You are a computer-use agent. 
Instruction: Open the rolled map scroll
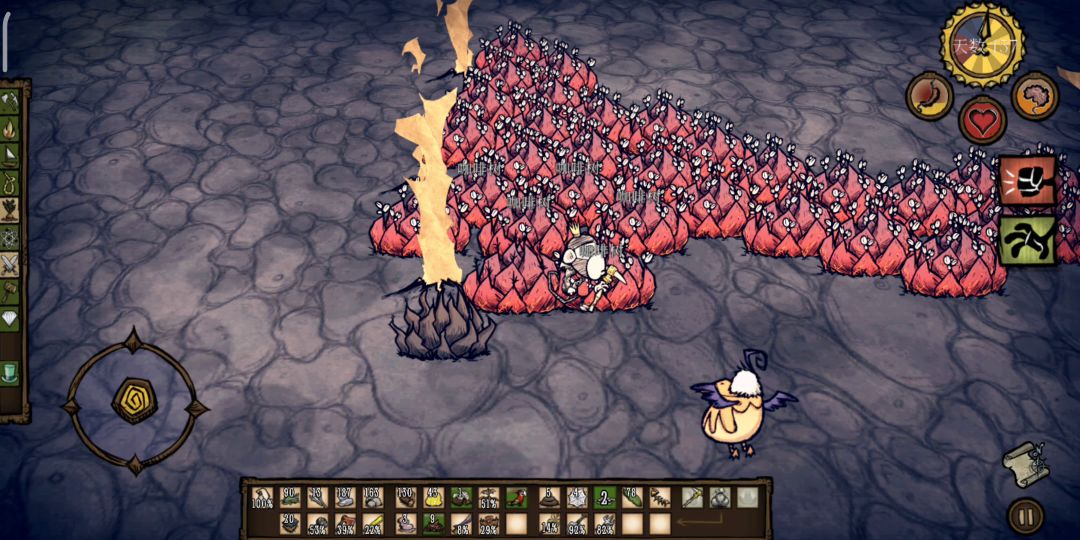click(x=1025, y=462)
